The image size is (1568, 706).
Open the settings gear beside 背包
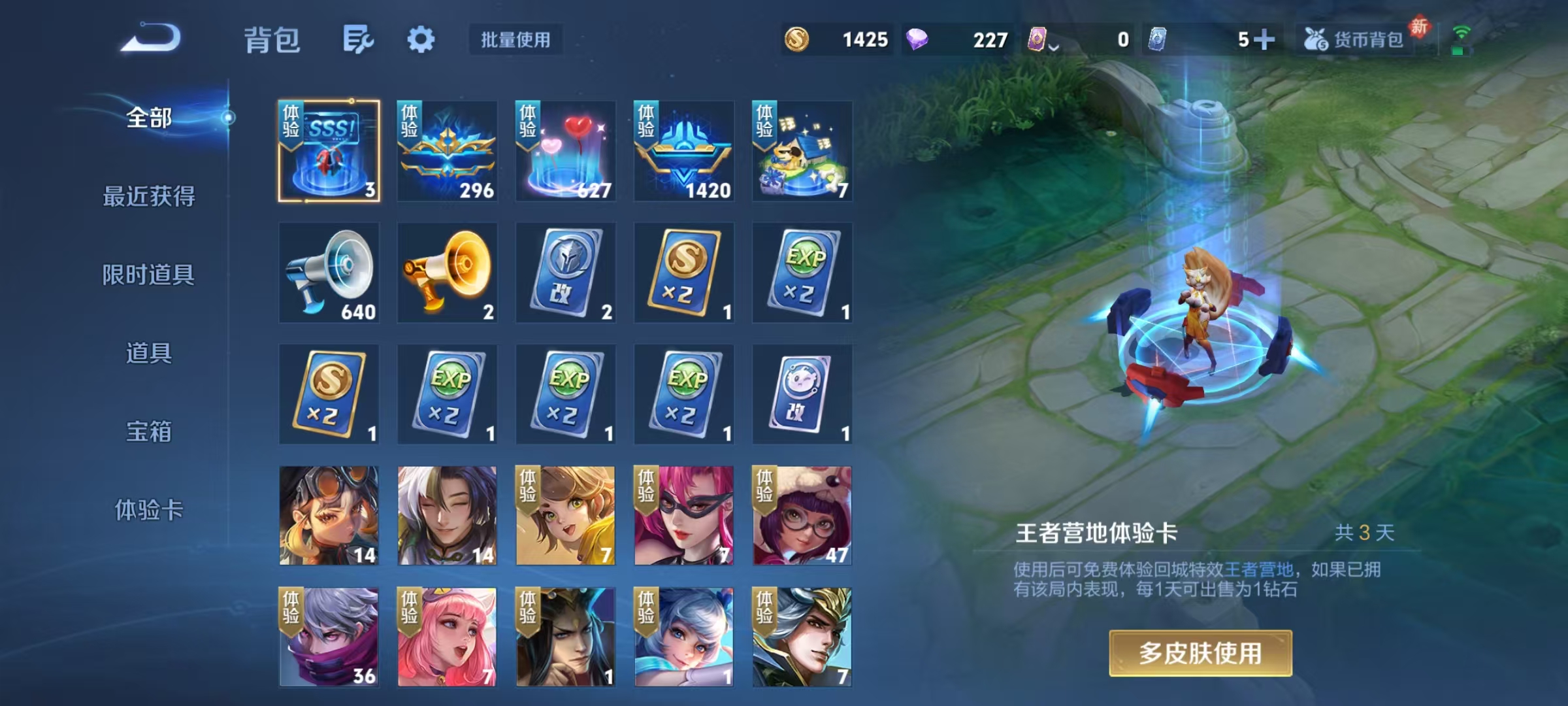coord(421,40)
